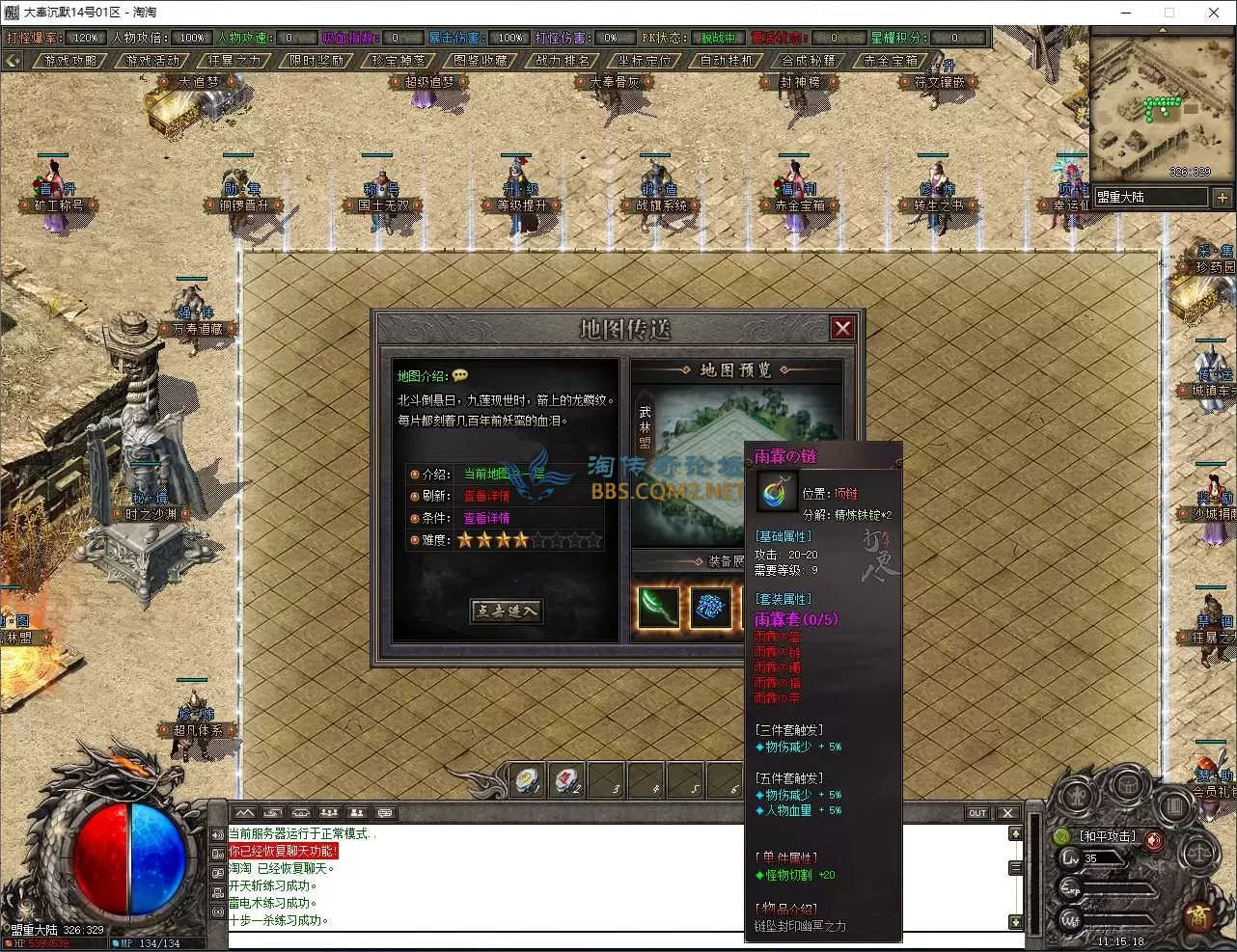Select the green blade equipment icon
1237x952 pixels.
[658, 608]
